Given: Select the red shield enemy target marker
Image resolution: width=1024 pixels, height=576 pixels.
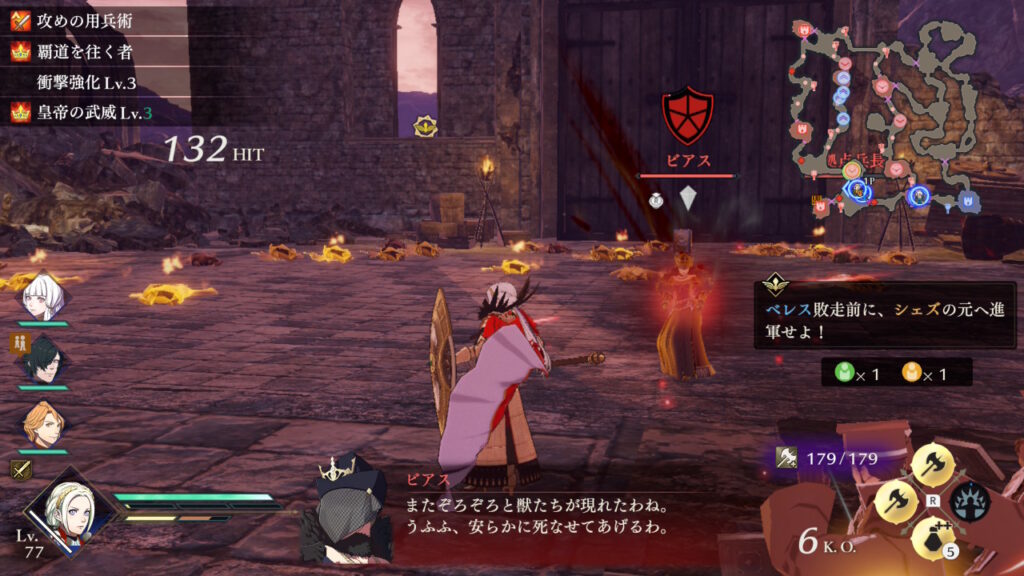Looking at the screenshot, I should pos(688,117).
